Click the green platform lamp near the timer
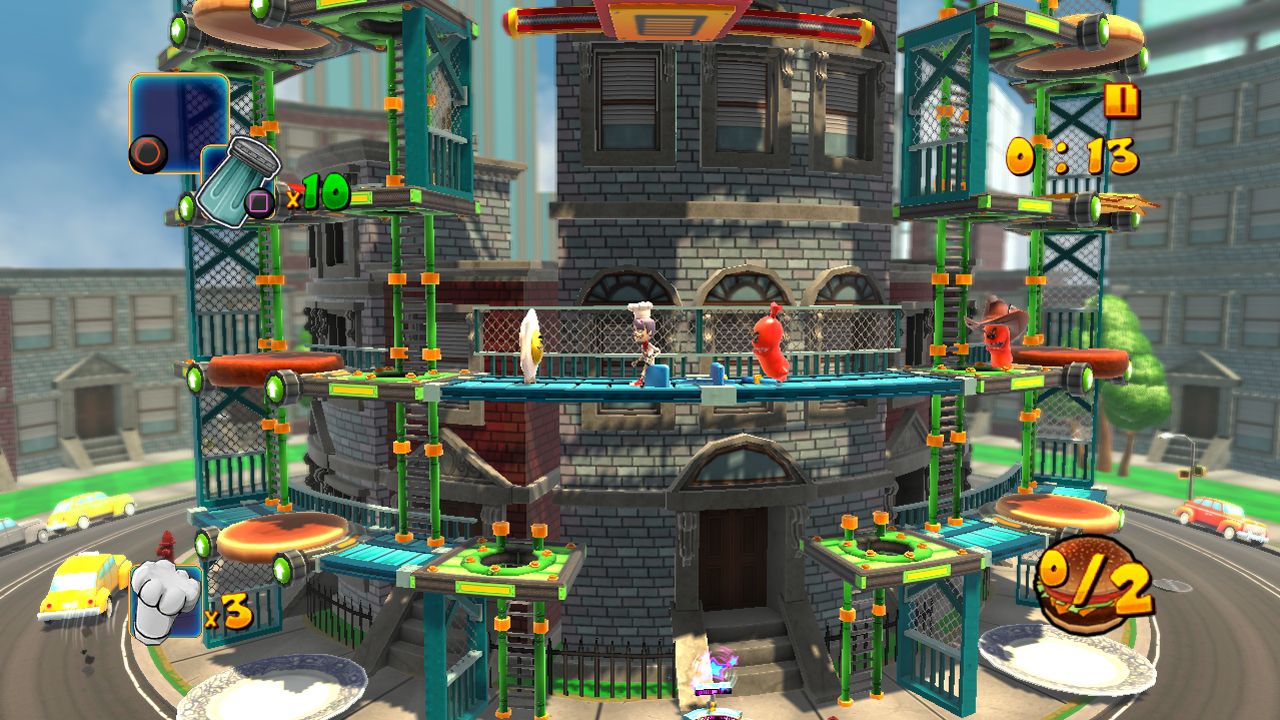The height and width of the screenshot is (720, 1280). tap(1094, 210)
